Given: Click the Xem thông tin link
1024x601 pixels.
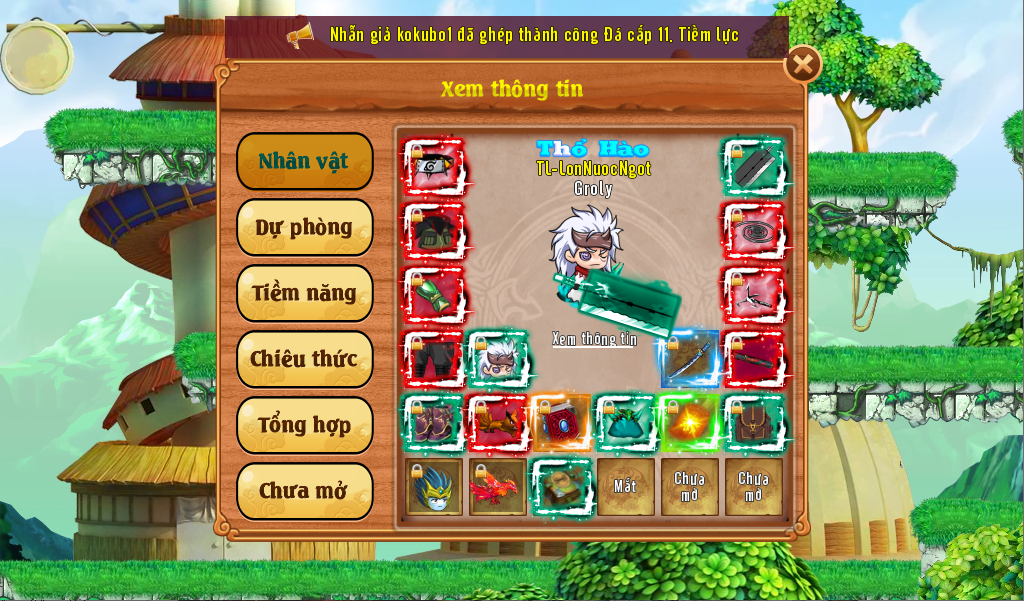Looking at the screenshot, I should pos(594,339).
